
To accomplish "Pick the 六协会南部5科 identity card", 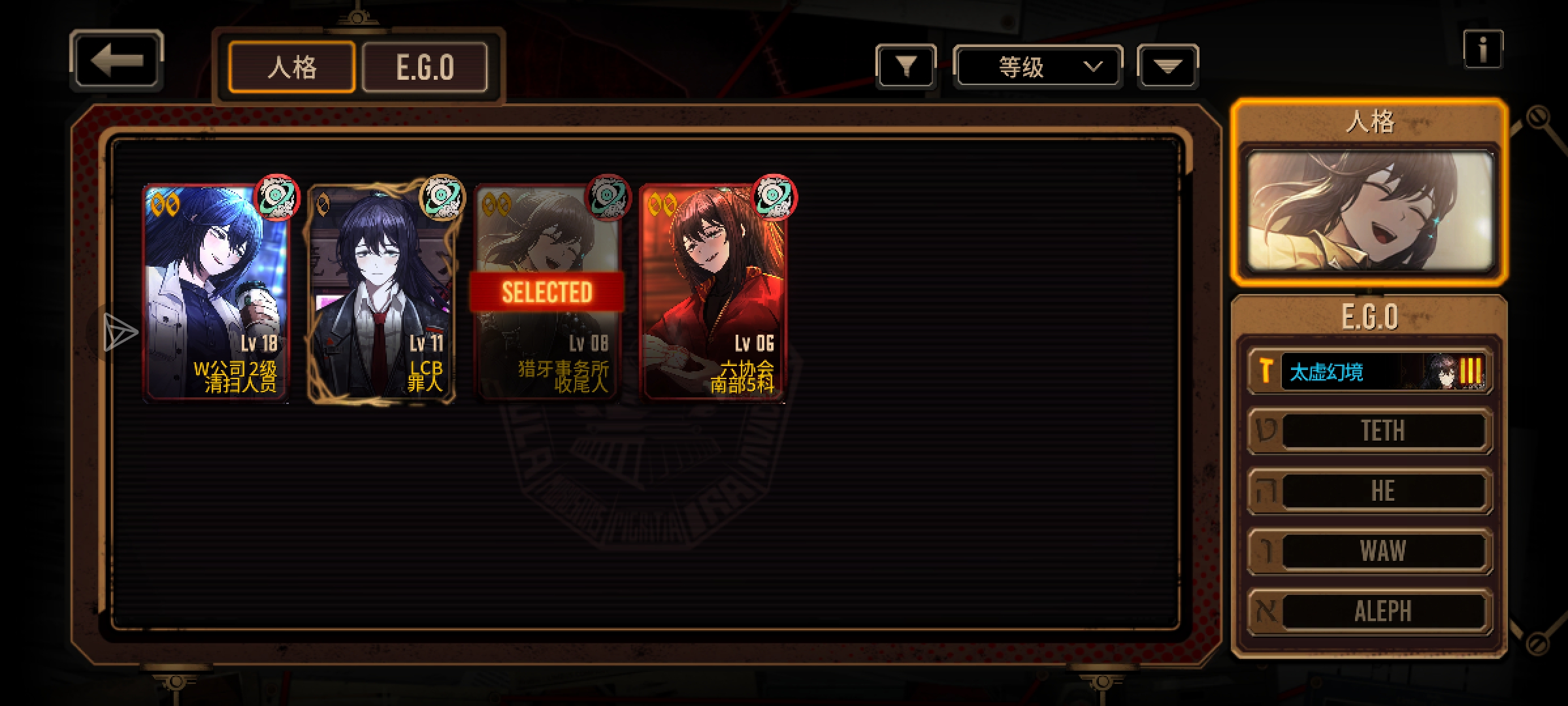I will pos(713,293).
